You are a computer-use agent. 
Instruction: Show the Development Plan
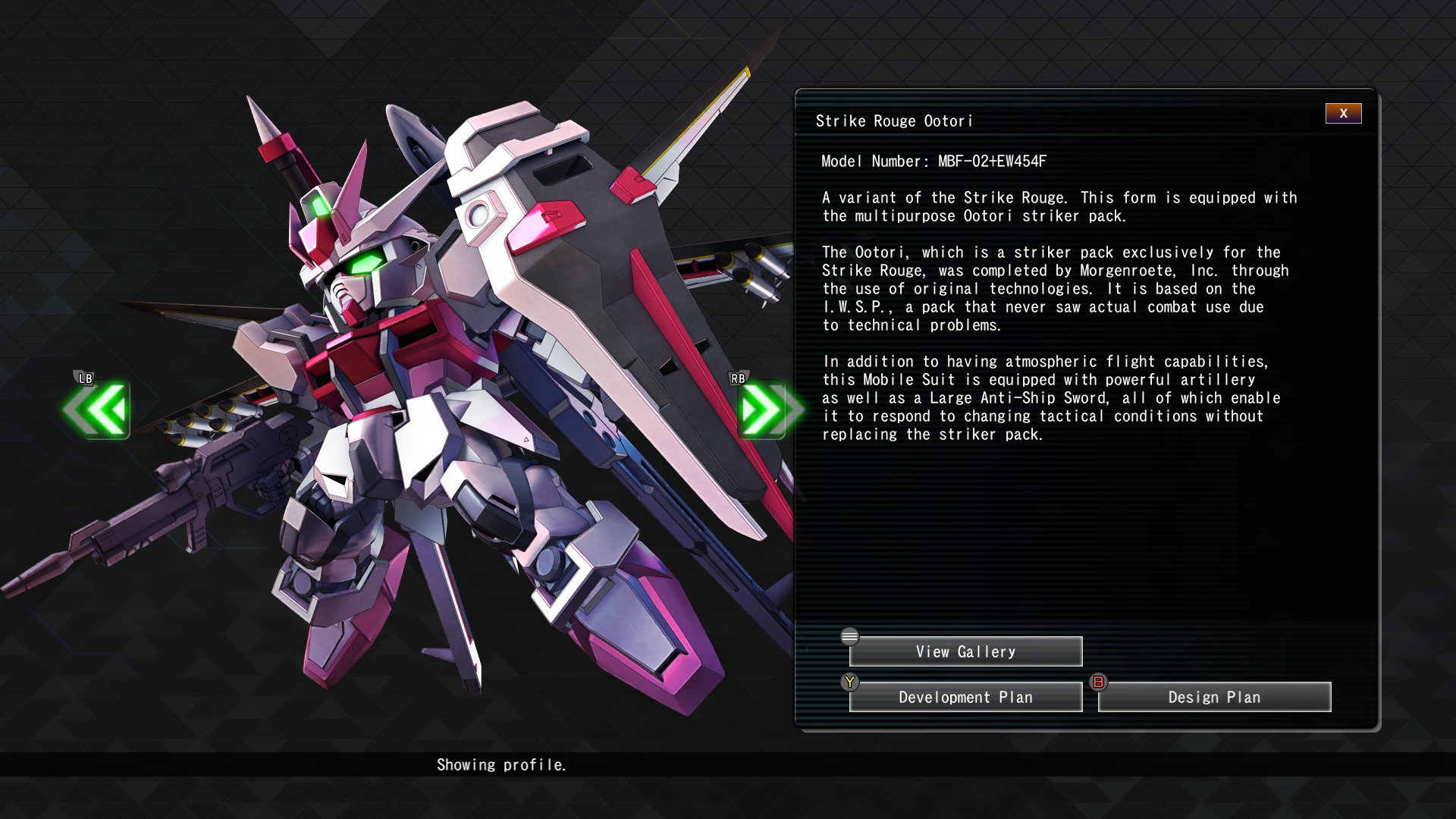click(965, 697)
